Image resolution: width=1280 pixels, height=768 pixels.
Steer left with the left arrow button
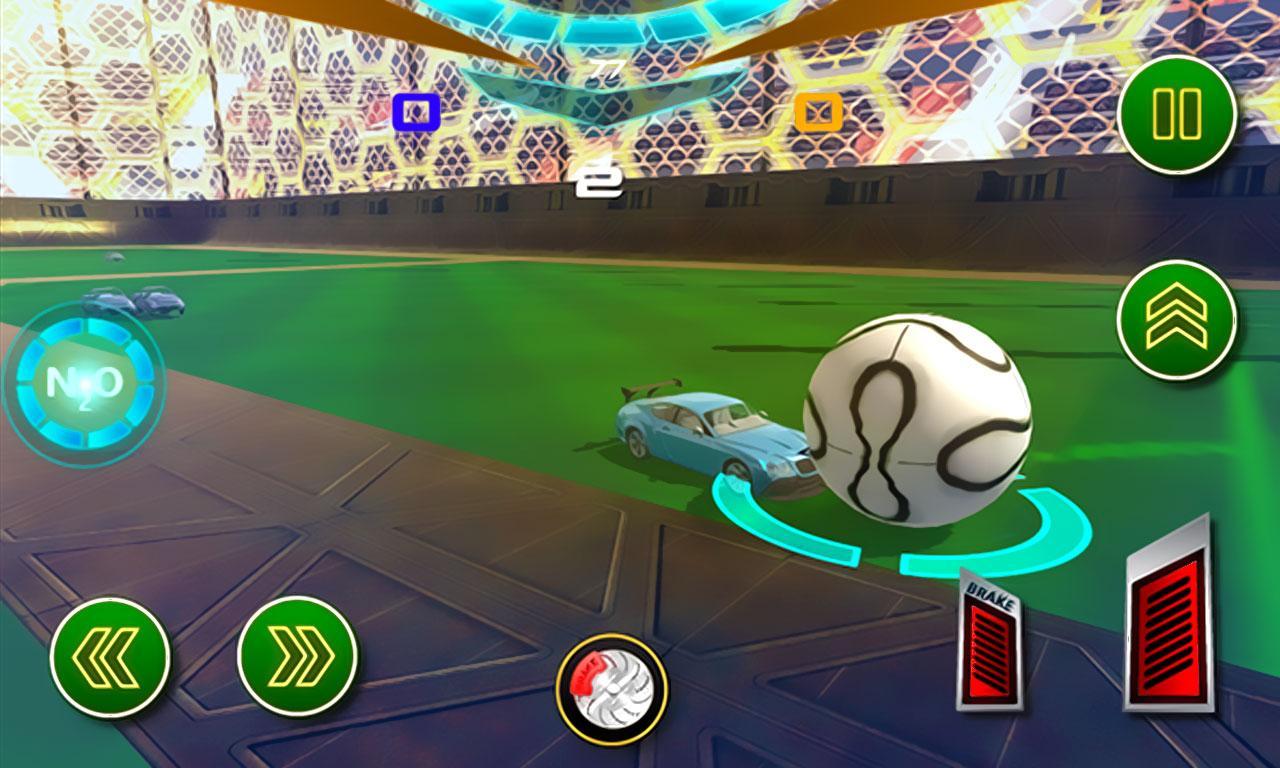109,657
